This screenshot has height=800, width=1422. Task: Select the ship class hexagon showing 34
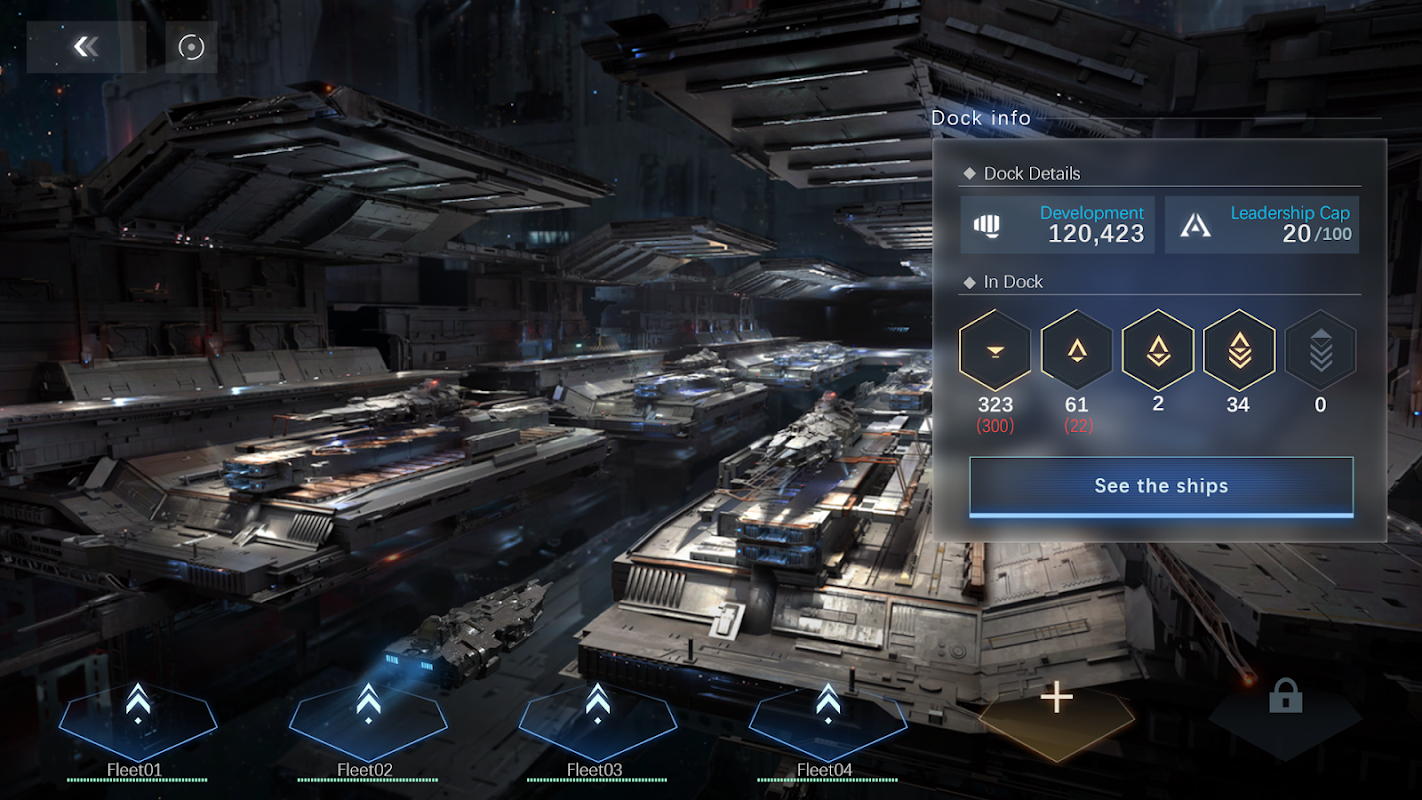pos(1239,350)
